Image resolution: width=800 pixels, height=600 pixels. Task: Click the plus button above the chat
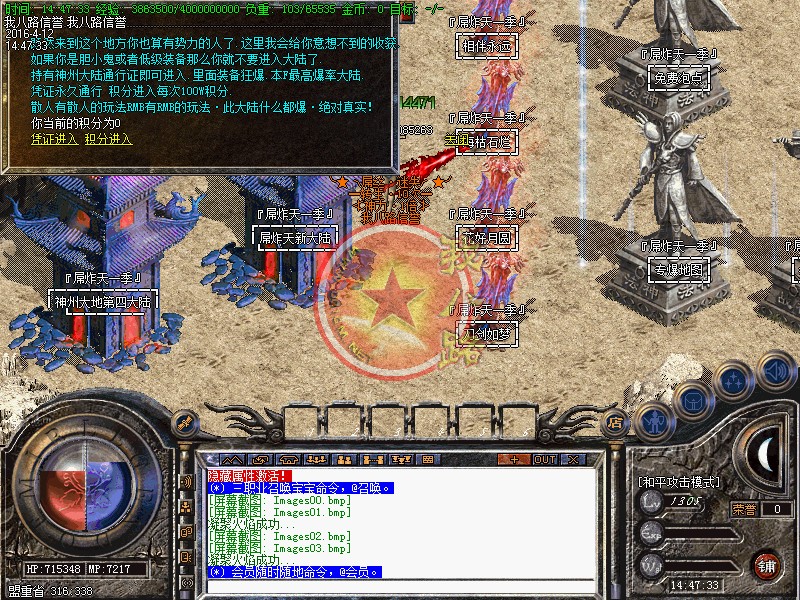pyautogui.click(x=515, y=459)
